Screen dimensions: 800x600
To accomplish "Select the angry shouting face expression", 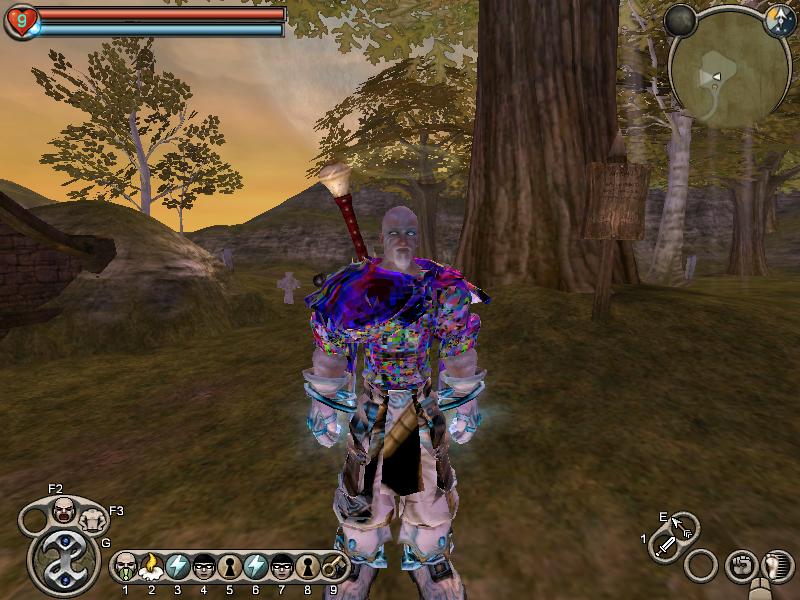I will coord(64,511).
